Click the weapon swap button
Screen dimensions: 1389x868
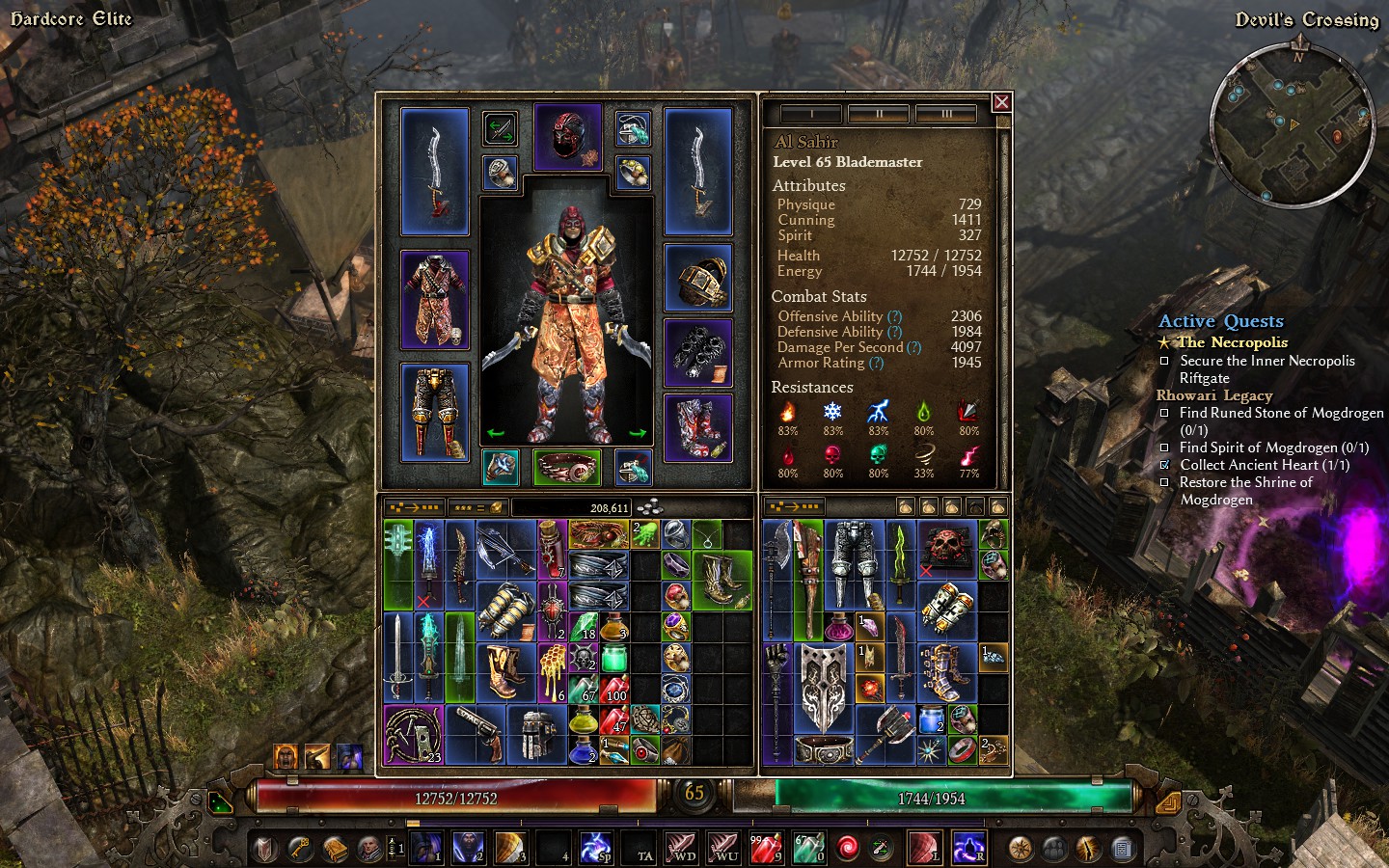[x=500, y=128]
